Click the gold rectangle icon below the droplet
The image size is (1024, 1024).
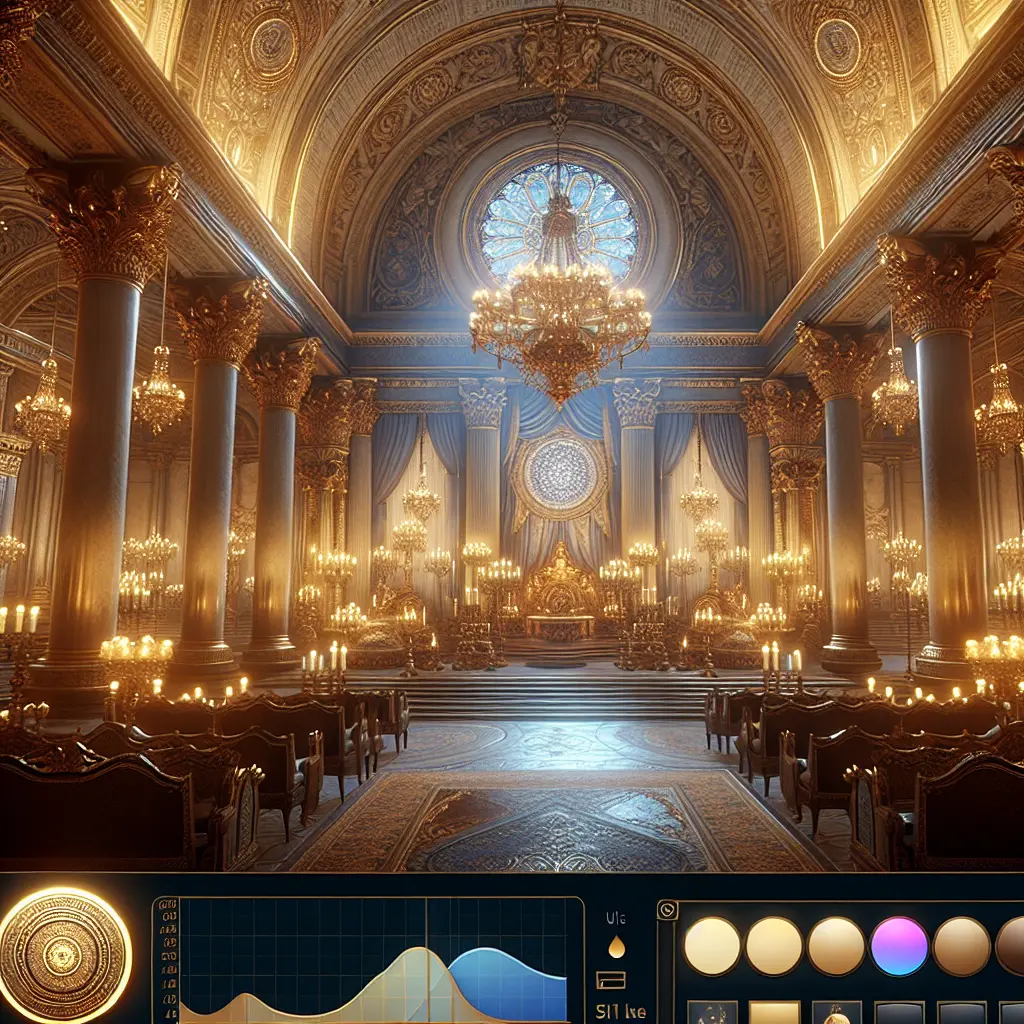point(611,980)
